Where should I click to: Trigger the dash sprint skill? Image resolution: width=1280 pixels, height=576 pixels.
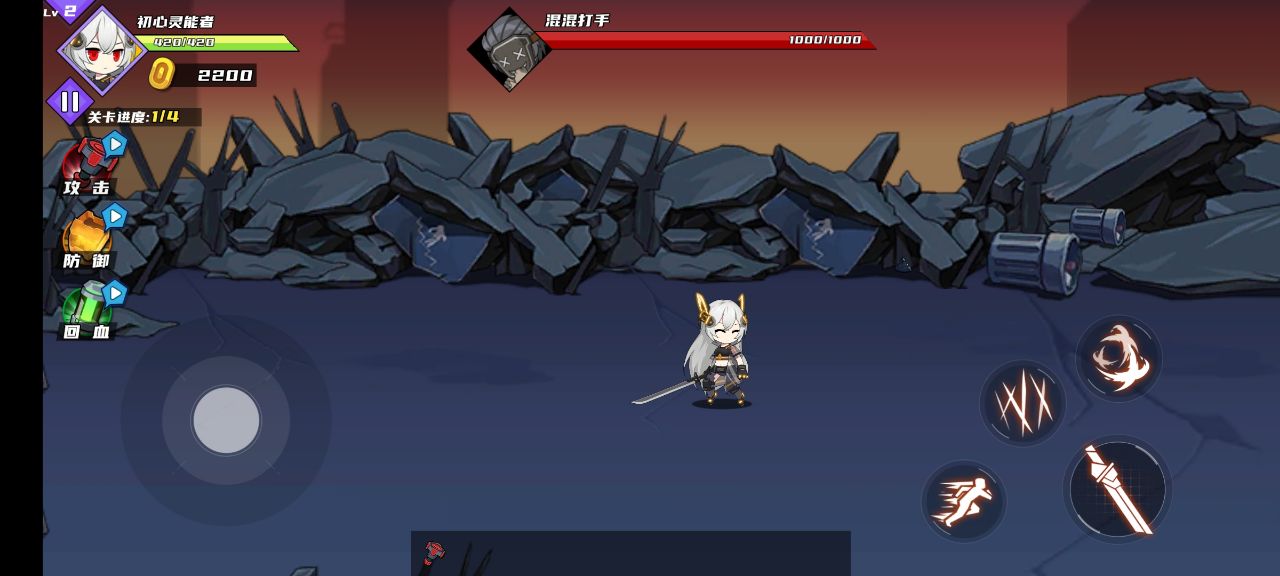tap(963, 500)
